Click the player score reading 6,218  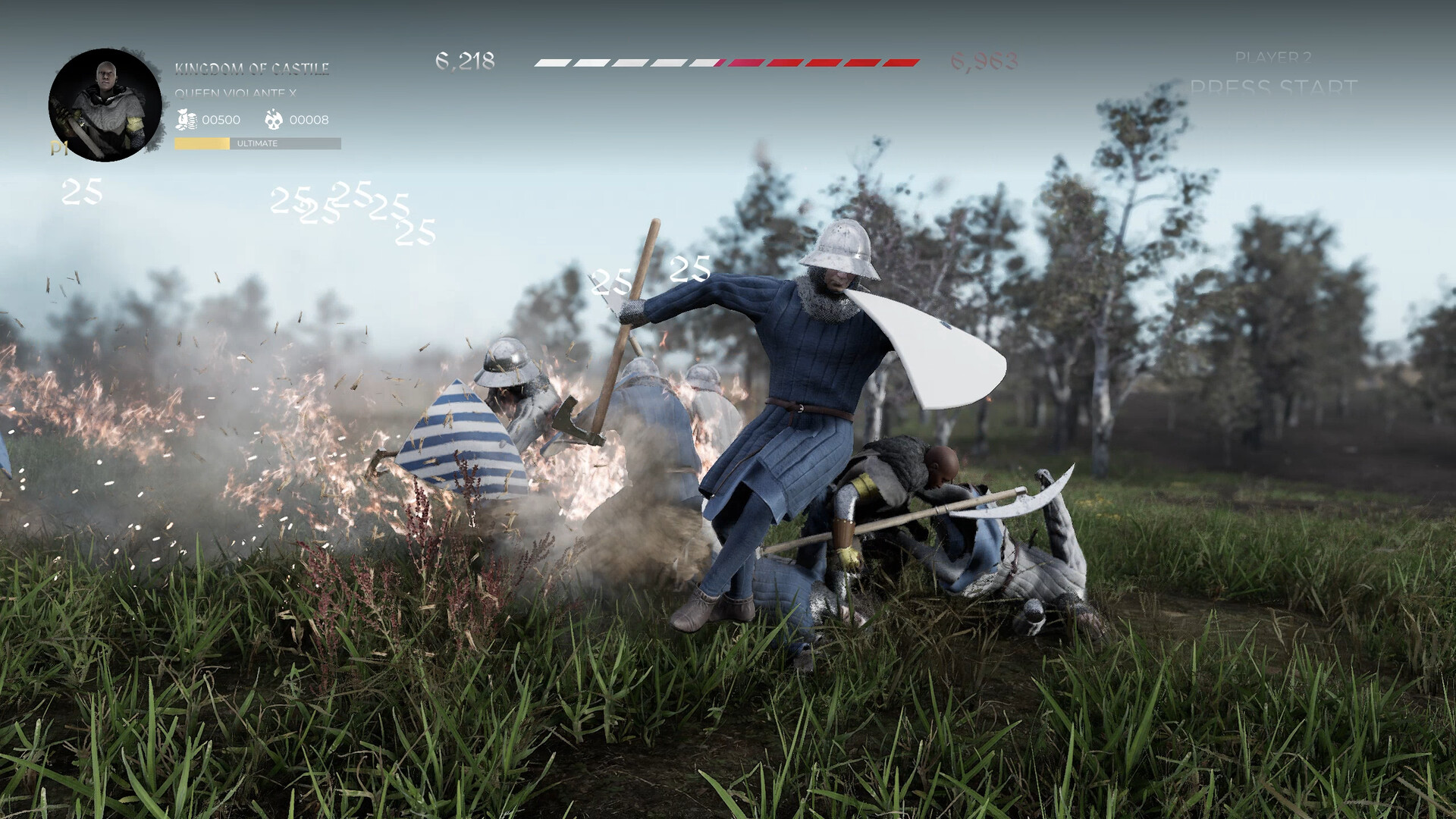(465, 60)
